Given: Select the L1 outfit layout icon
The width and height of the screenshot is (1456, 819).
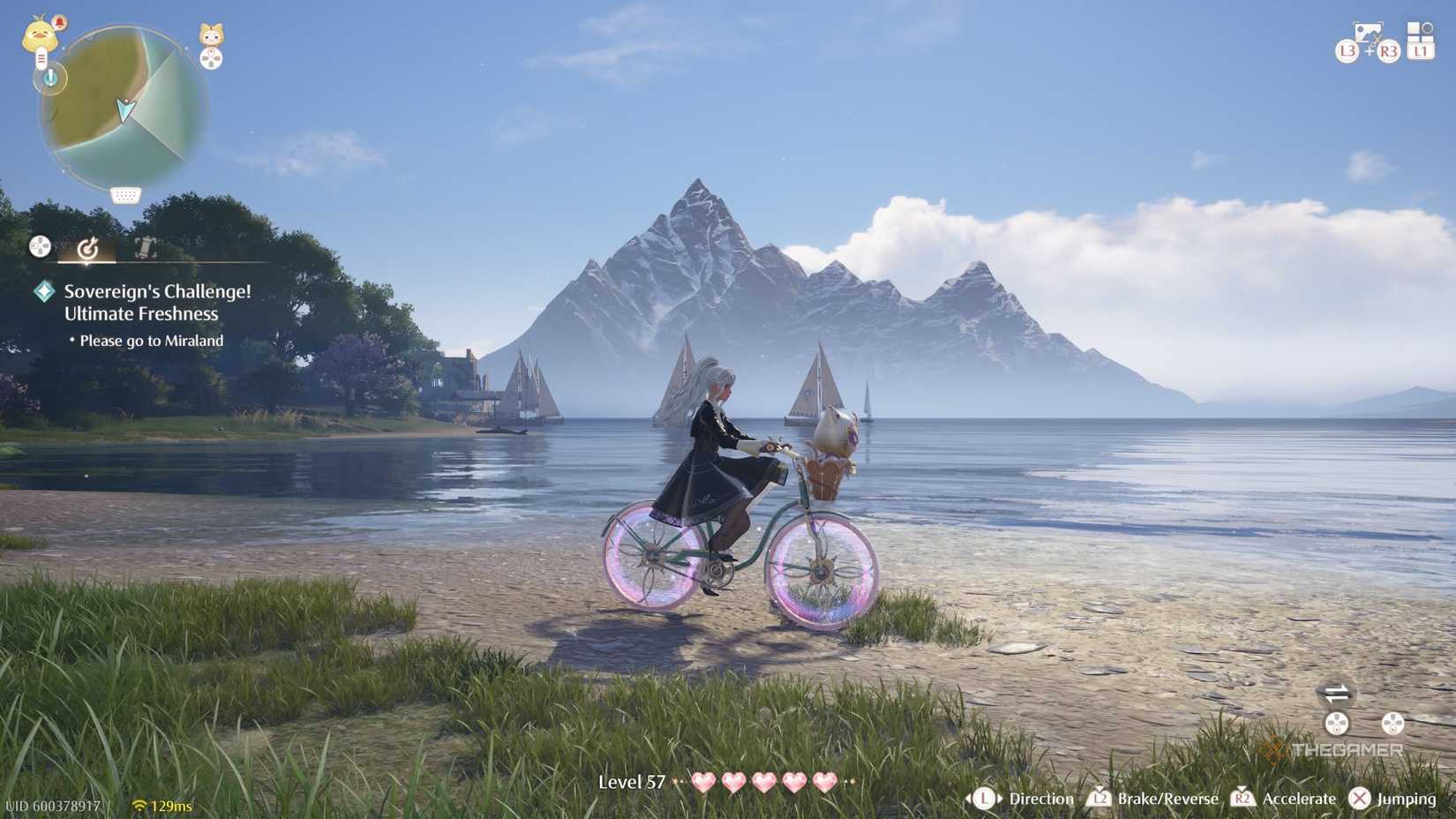Looking at the screenshot, I should coord(1421,40).
